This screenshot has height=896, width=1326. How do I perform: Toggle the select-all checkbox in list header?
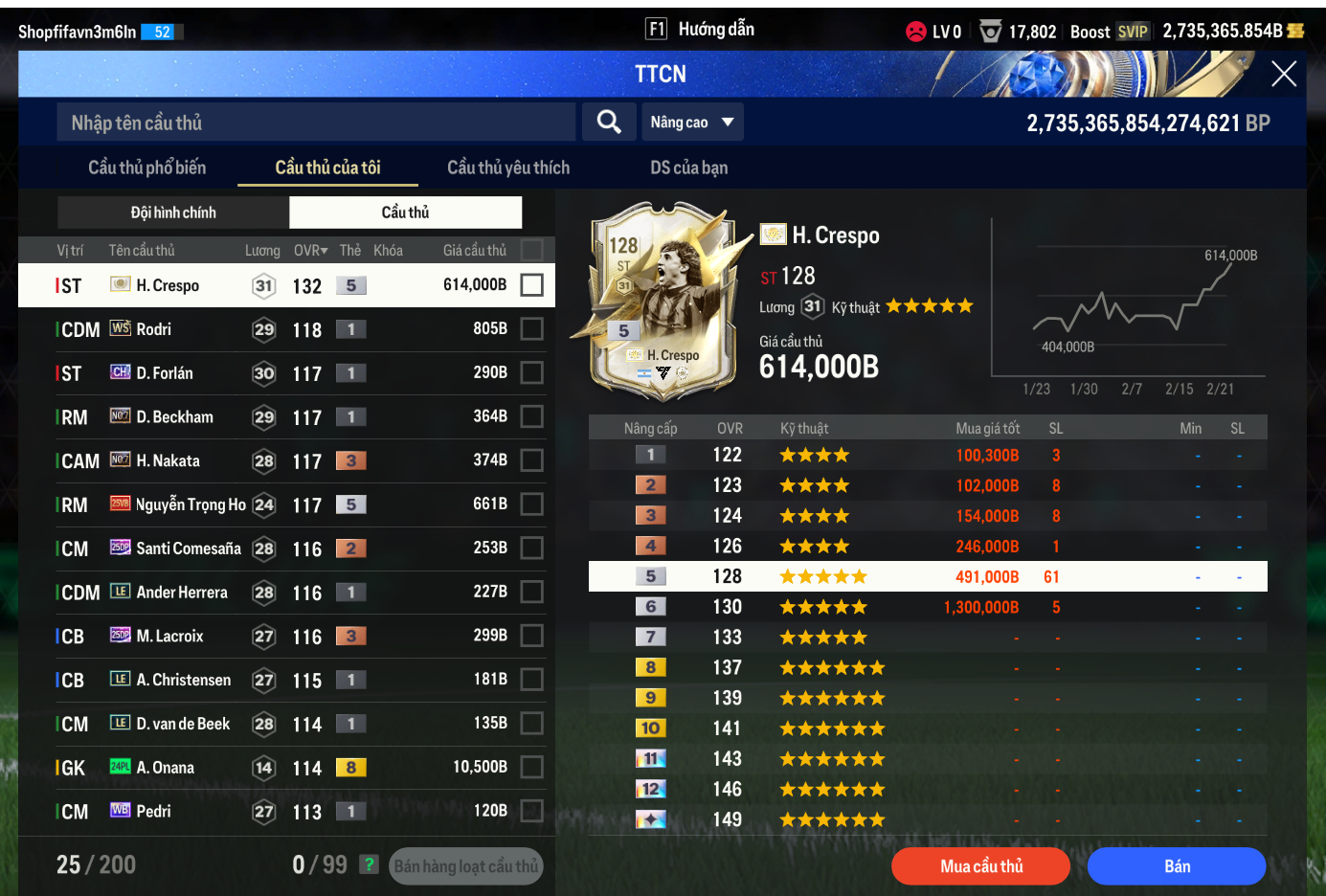[532, 250]
